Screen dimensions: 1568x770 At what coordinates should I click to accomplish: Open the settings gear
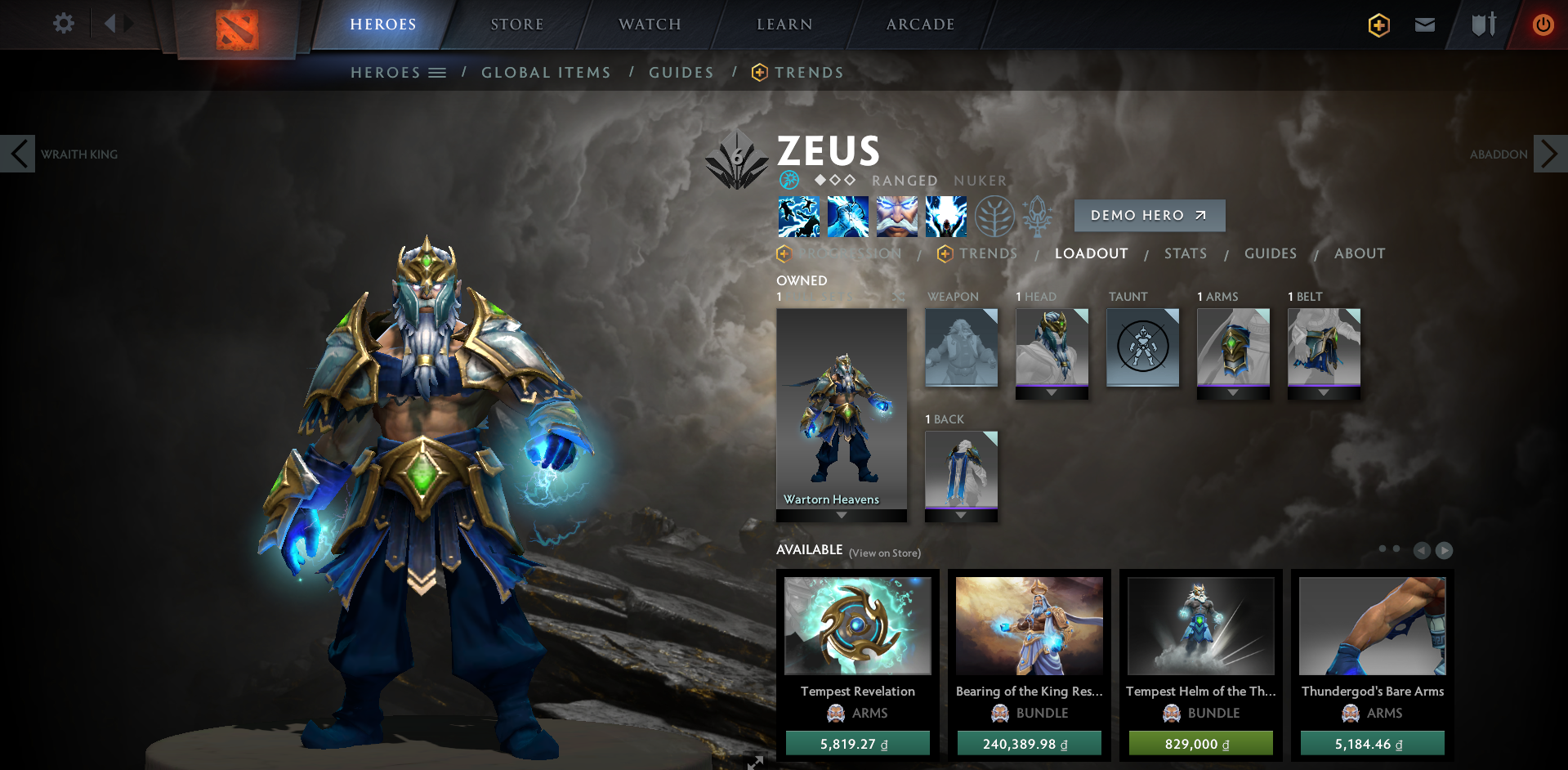(x=63, y=23)
